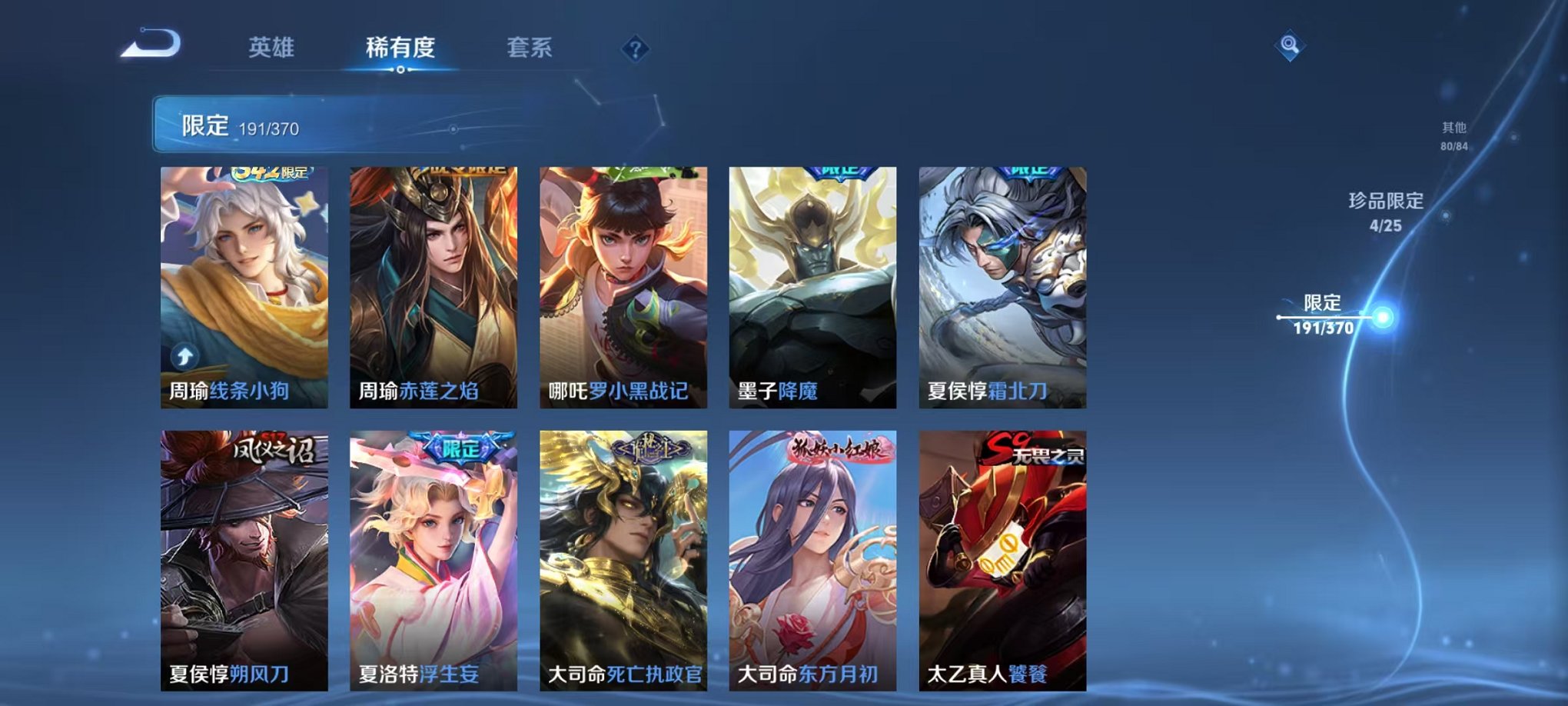Switch to the 英雄 tab
This screenshot has height=706, width=1568.
coord(273,48)
